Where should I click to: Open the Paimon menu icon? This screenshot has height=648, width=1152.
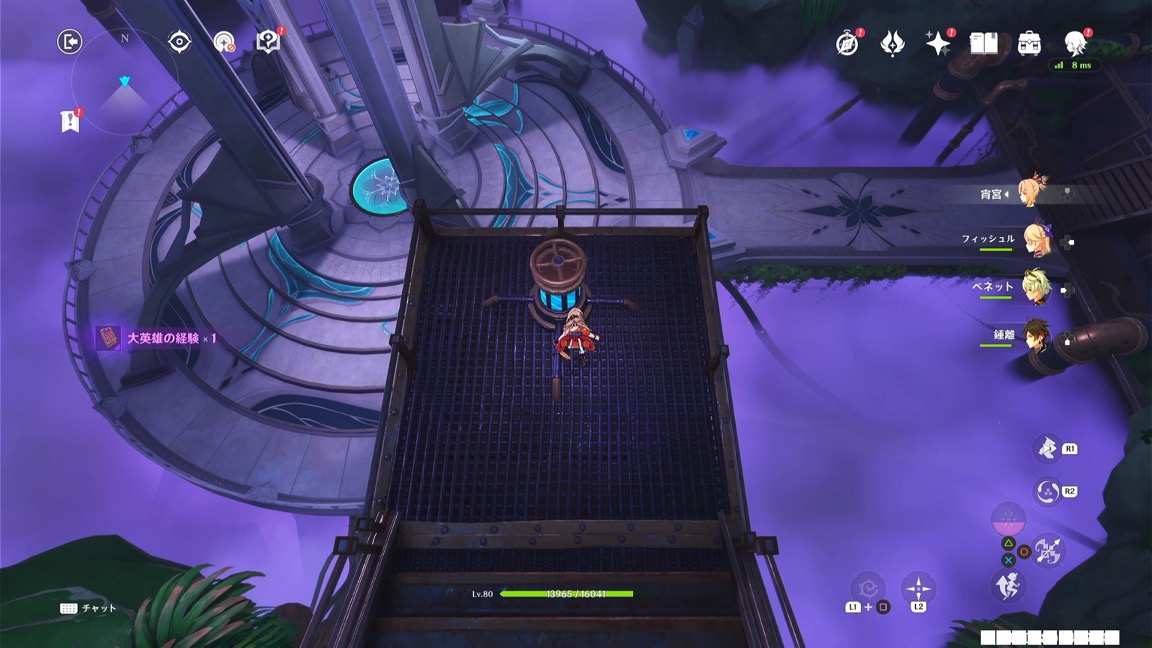pyautogui.click(x=1076, y=42)
